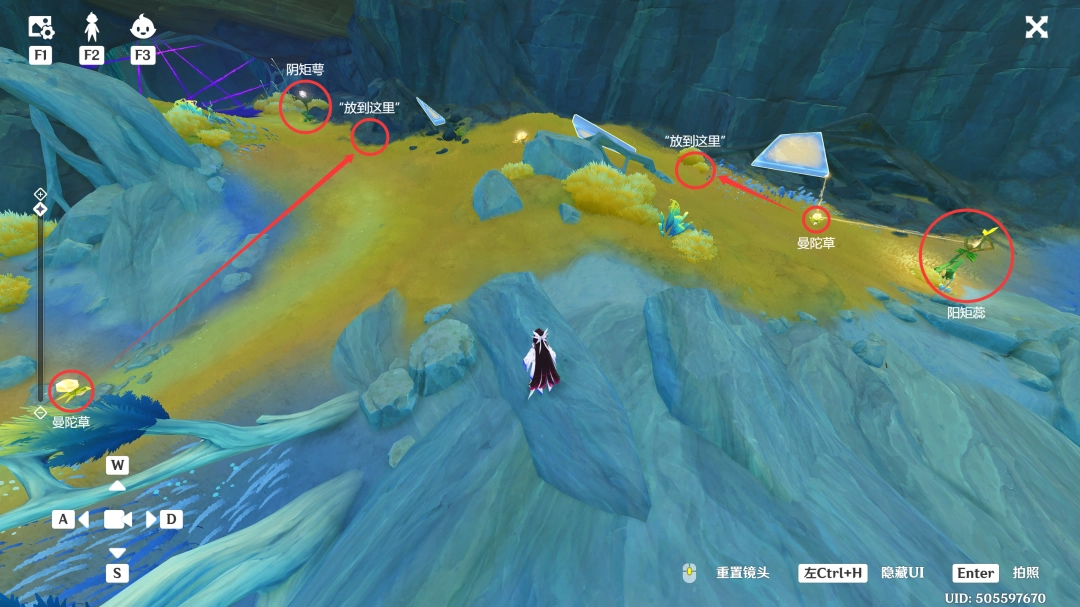1080x607 pixels.
Task: Click the camera zoom slider handle
Action: (x=40, y=209)
